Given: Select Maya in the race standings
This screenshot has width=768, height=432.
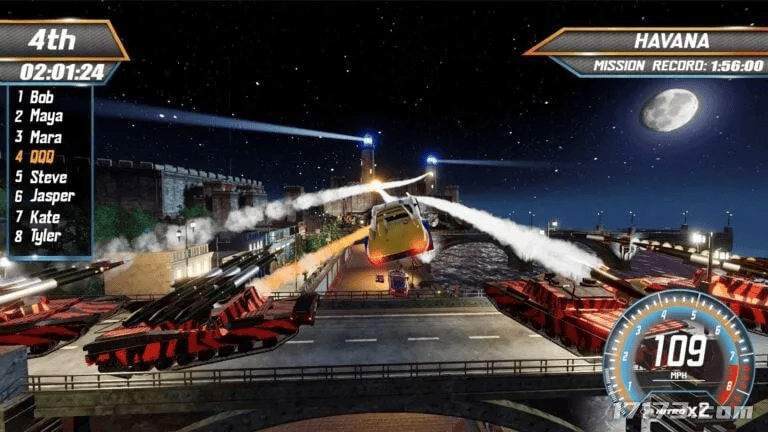Looking at the screenshot, I should 45,117.
